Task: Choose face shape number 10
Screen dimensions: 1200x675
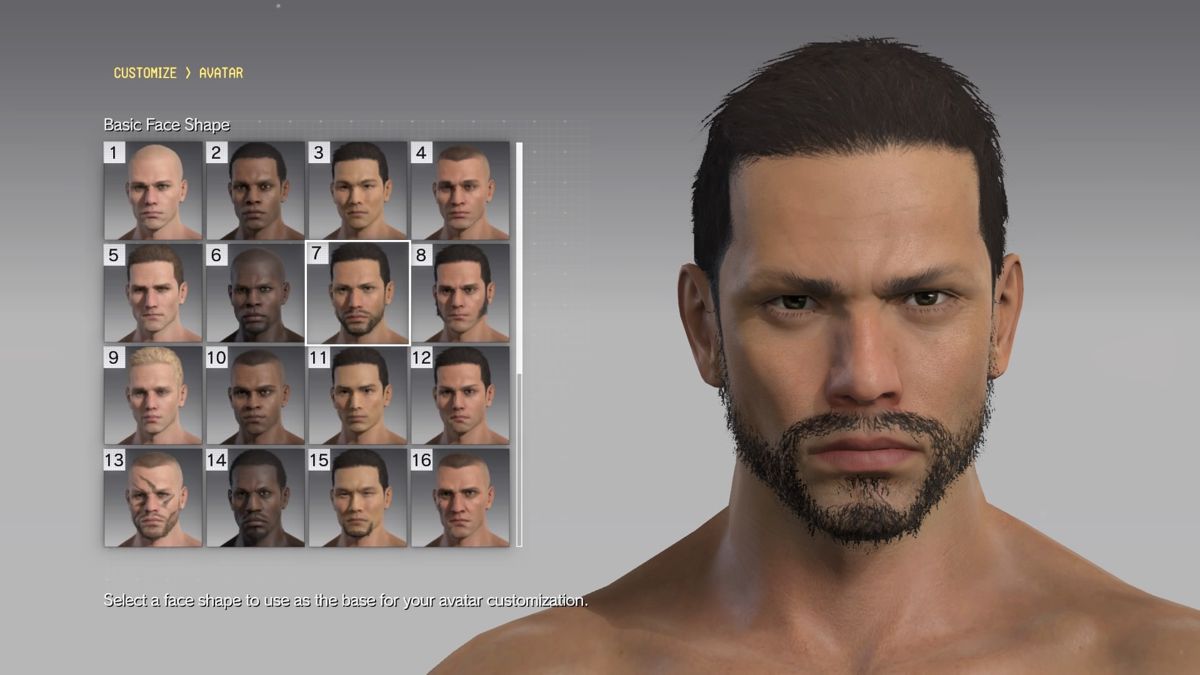Action: click(x=255, y=395)
